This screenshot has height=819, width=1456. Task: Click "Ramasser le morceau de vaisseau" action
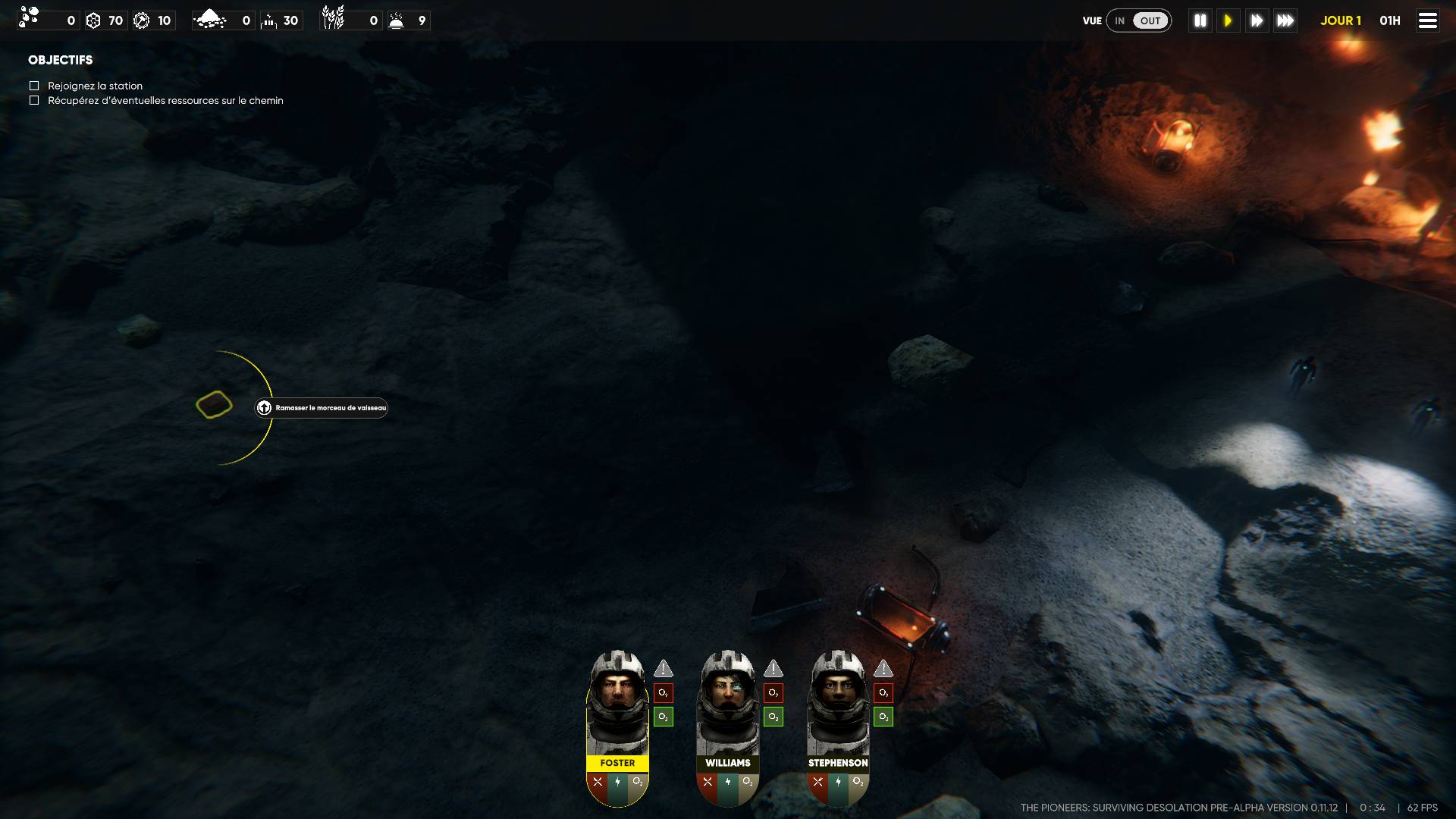pyautogui.click(x=322, y=408)
